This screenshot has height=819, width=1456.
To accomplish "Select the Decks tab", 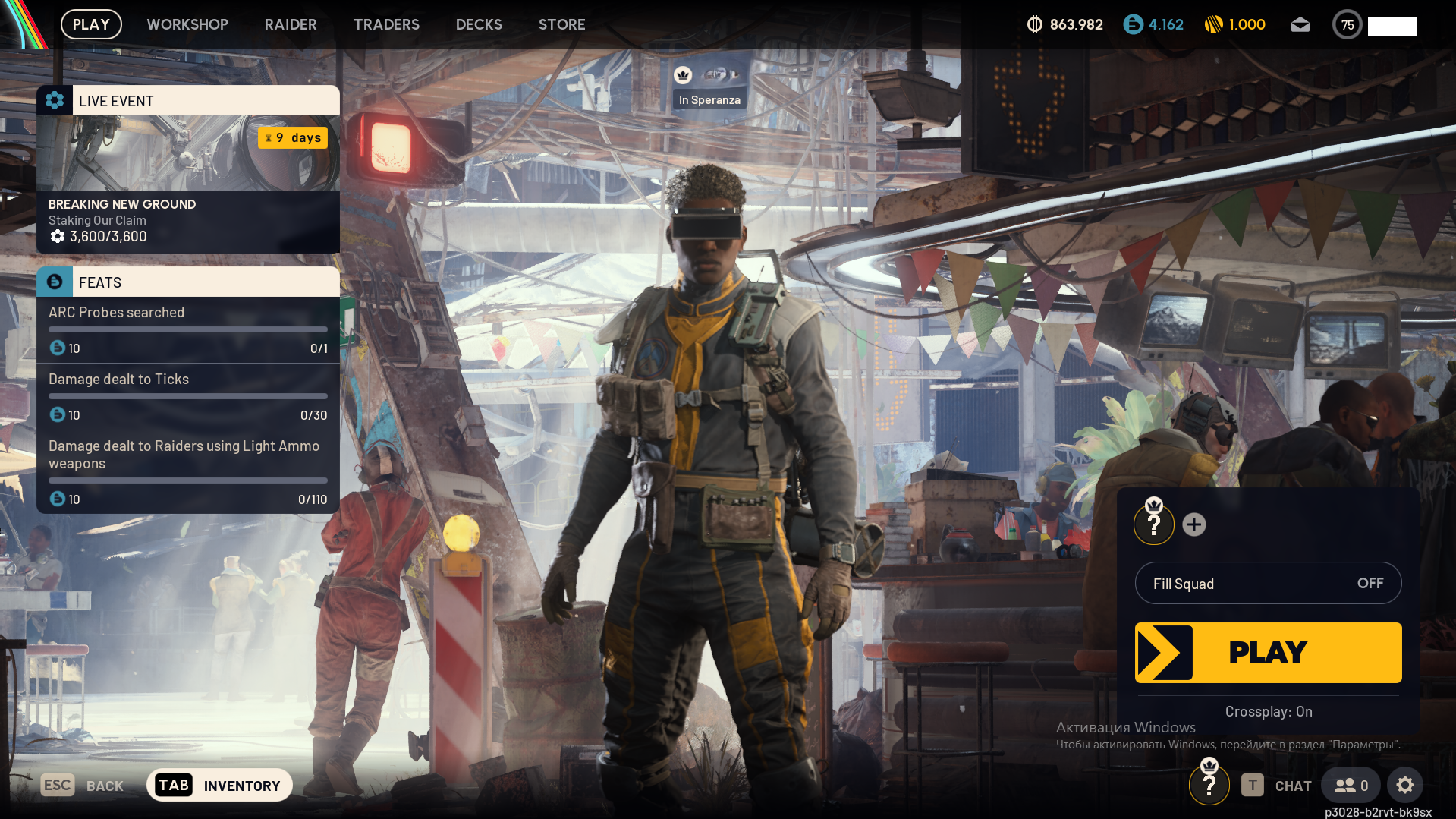I will point(479,24).
